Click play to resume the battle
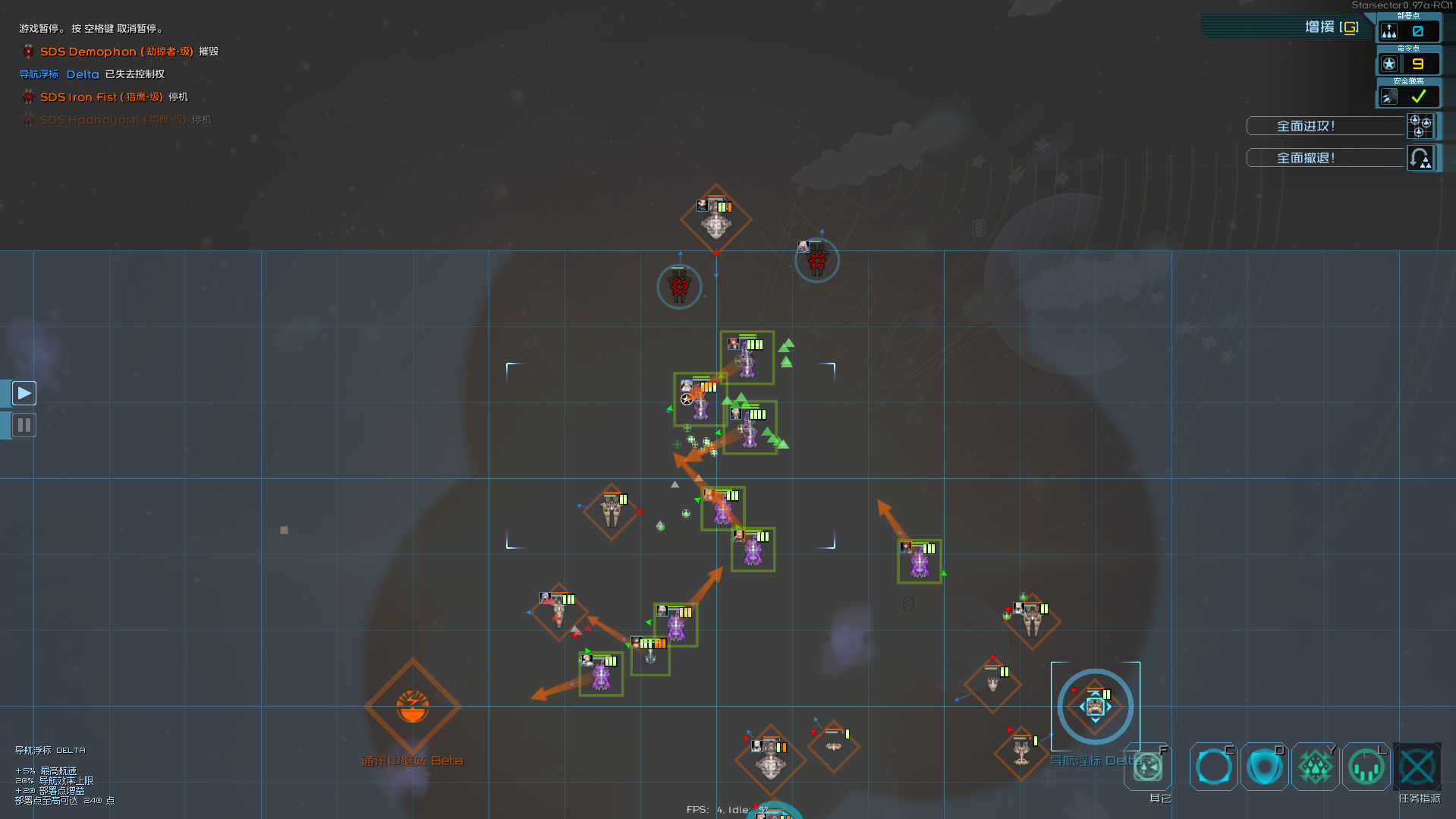The image size is (1456, 819). [x=24, y=392]
